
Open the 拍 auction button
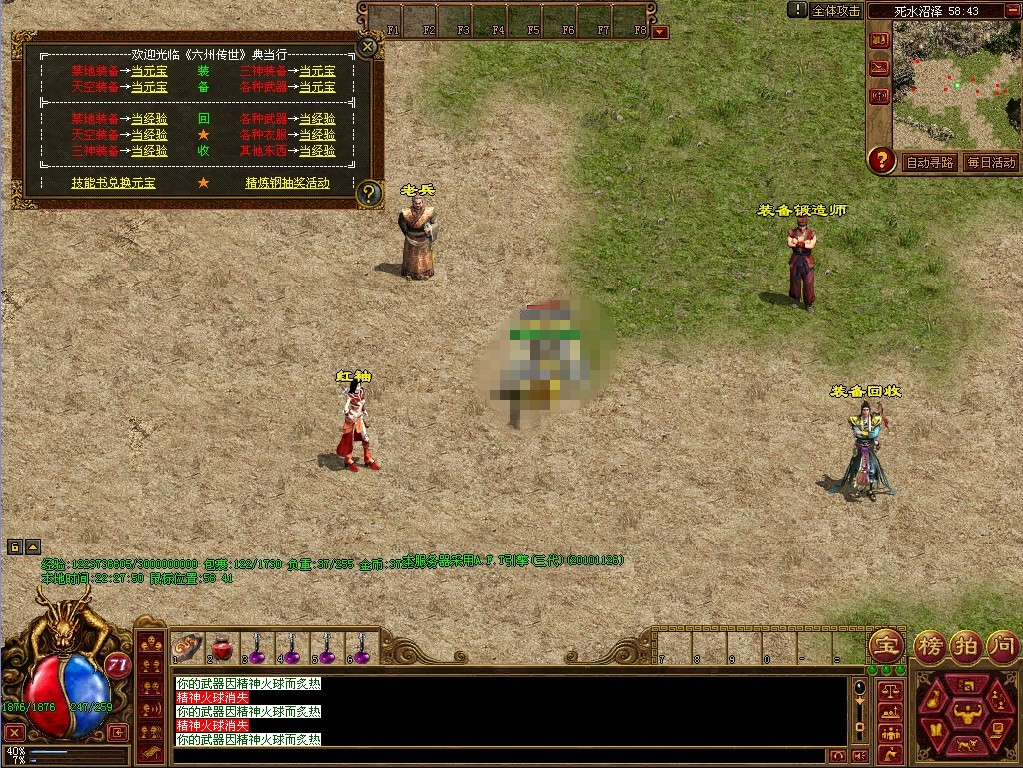point(965,643)
